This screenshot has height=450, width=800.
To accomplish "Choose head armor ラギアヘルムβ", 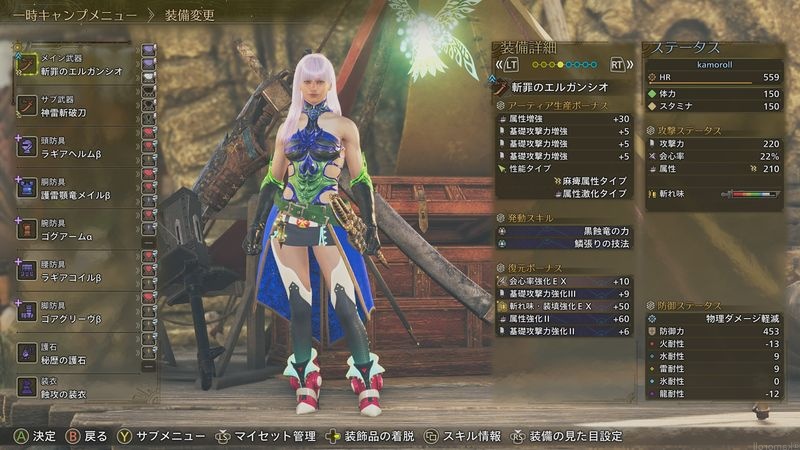I will [x=75, y=147].
